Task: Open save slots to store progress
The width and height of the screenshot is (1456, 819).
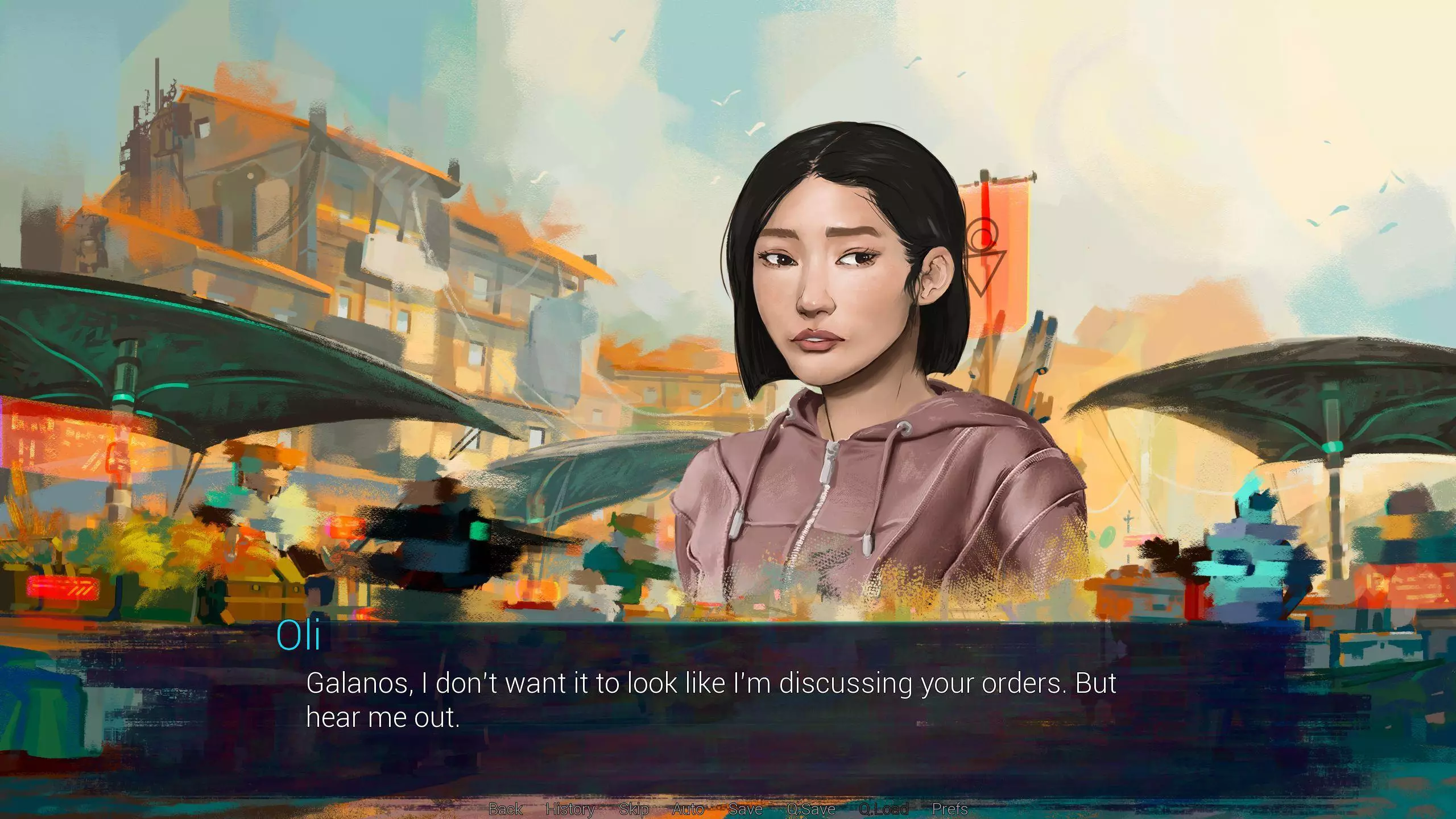Action: coord(745,809)
